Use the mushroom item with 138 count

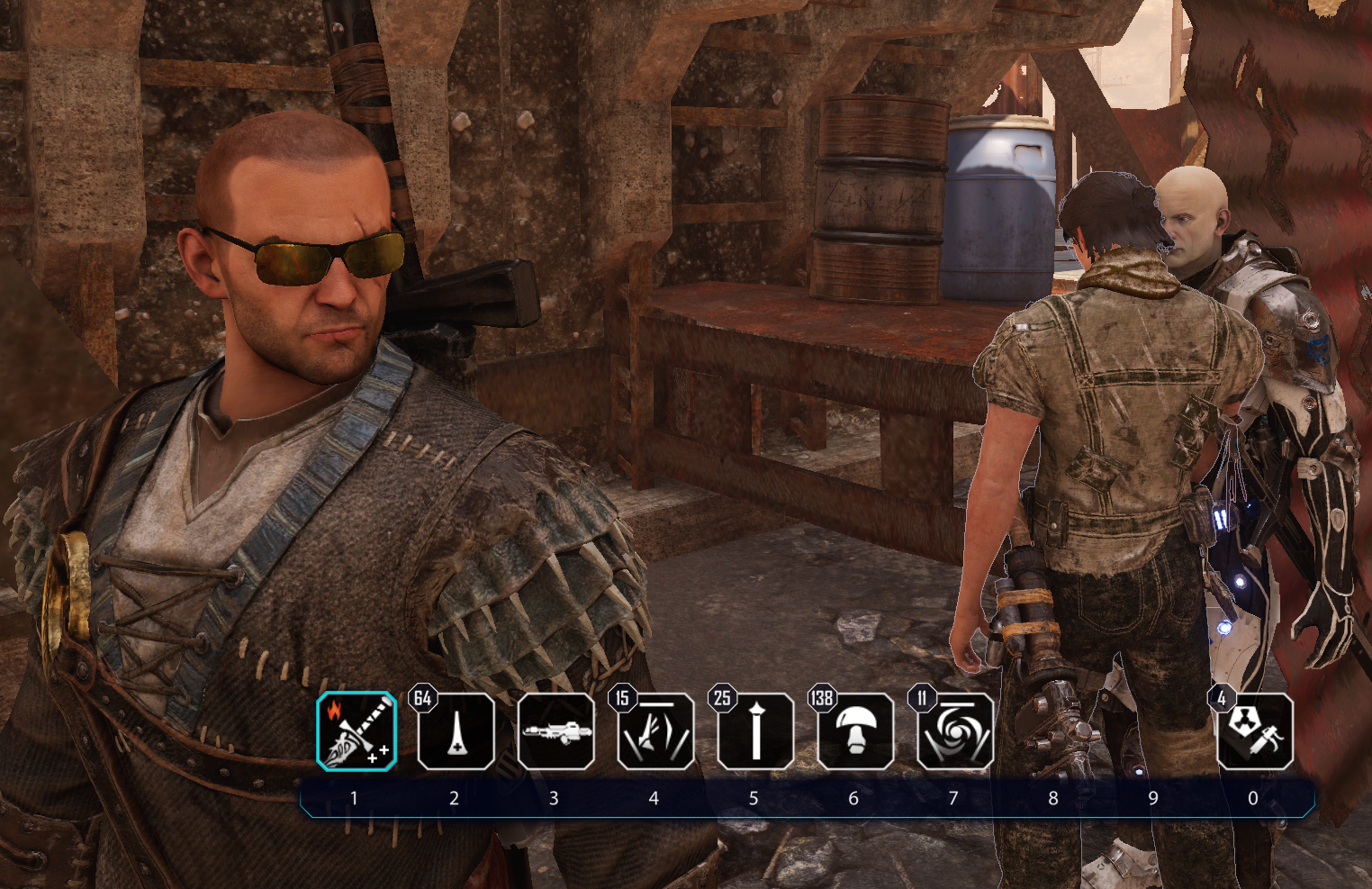(855, 731)
